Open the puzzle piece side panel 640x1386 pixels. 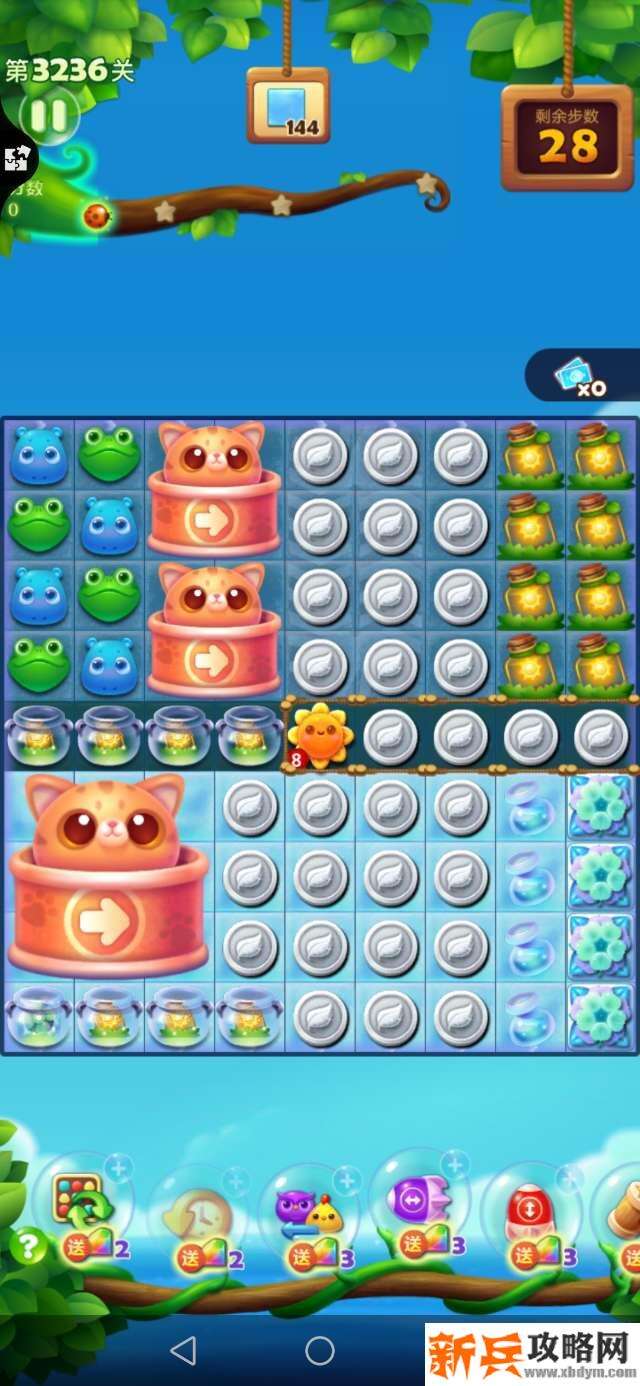[16, 158]
